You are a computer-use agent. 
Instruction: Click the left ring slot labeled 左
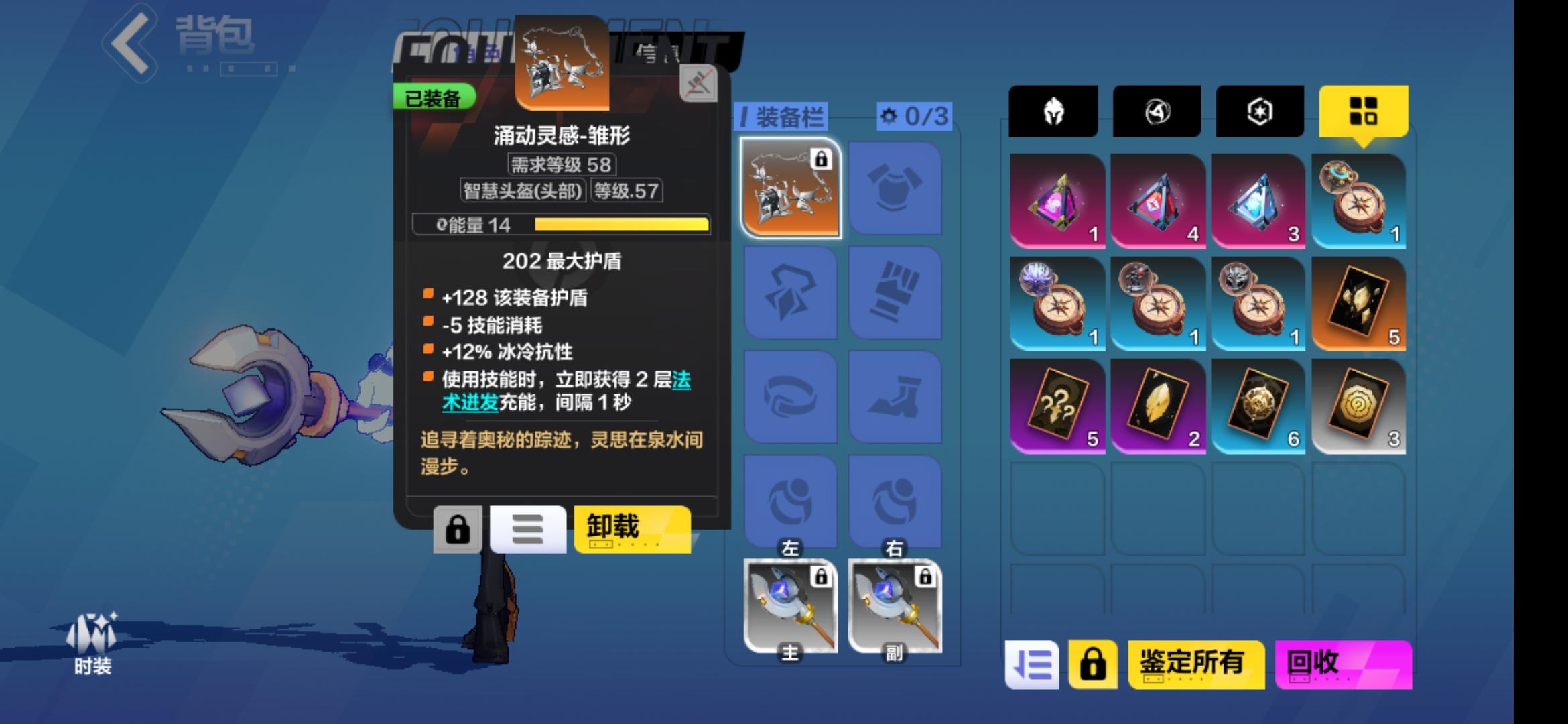pos(789,499)
